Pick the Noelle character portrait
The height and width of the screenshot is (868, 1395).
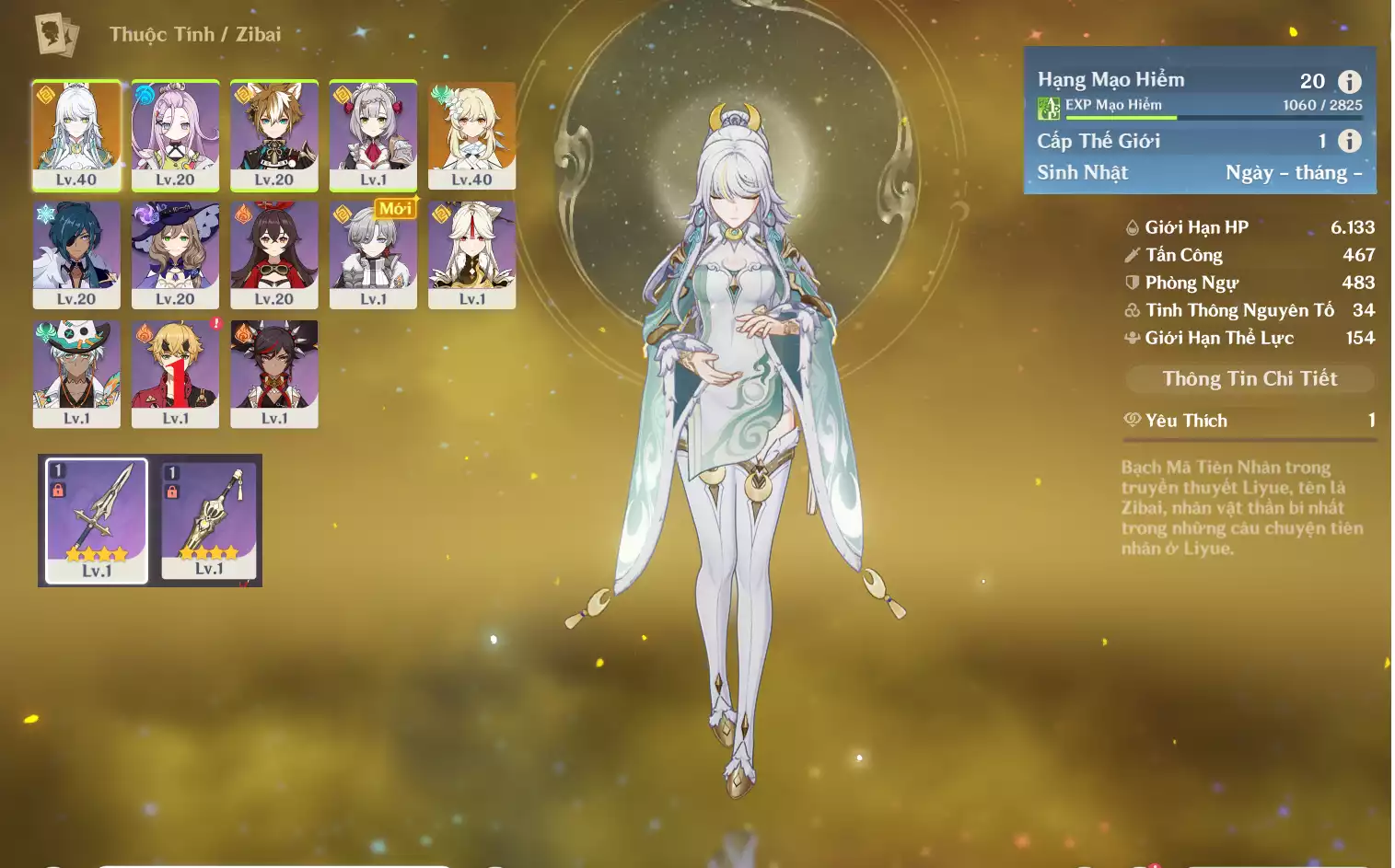[x=373, y=134]
